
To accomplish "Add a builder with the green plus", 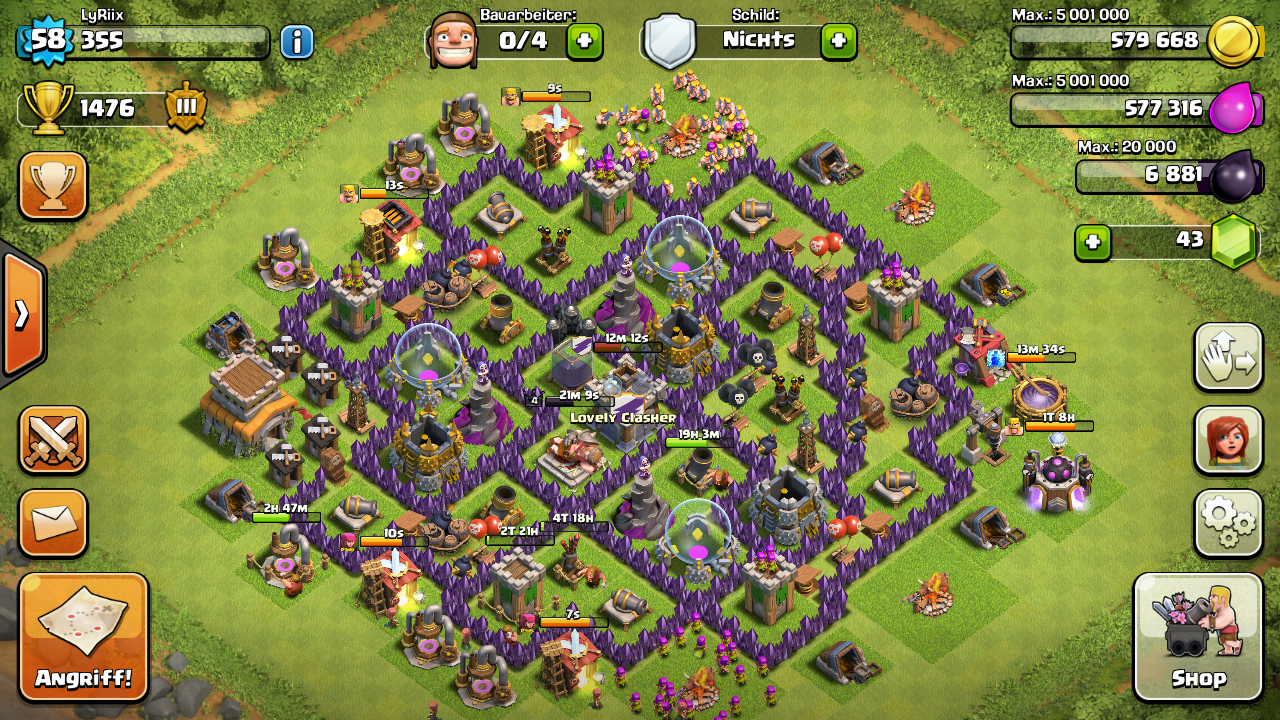I will (585, 41).
